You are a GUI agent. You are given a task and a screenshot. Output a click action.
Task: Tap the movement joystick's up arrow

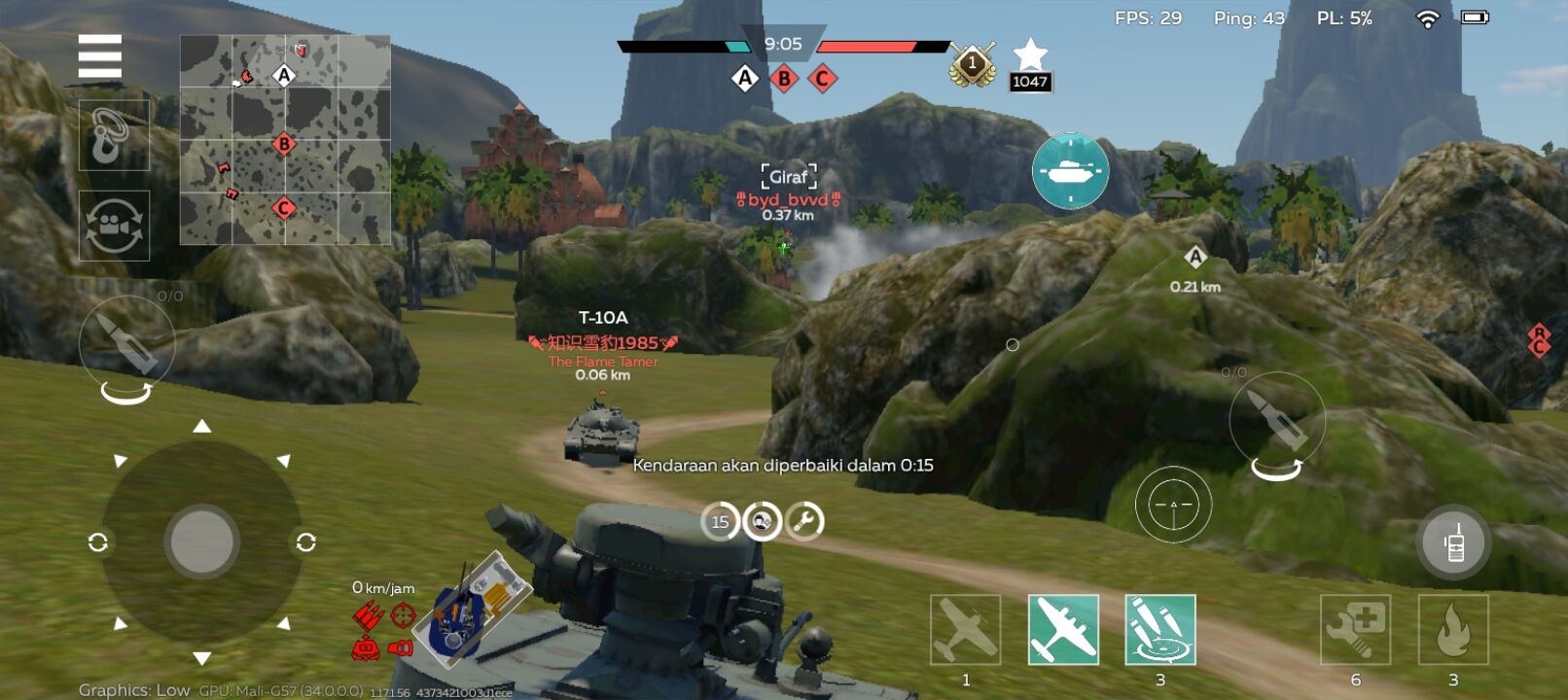click(201, 426)
